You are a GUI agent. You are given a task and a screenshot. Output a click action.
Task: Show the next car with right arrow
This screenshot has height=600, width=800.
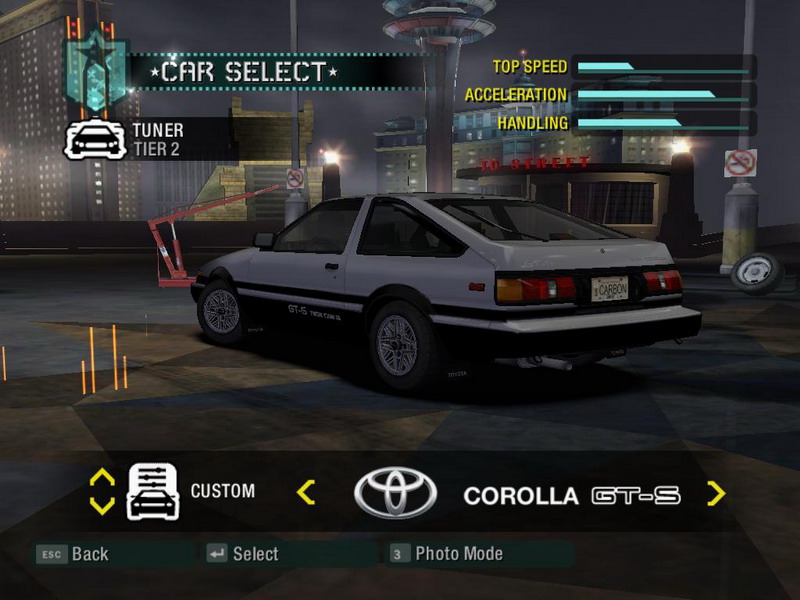click(716, 493)
